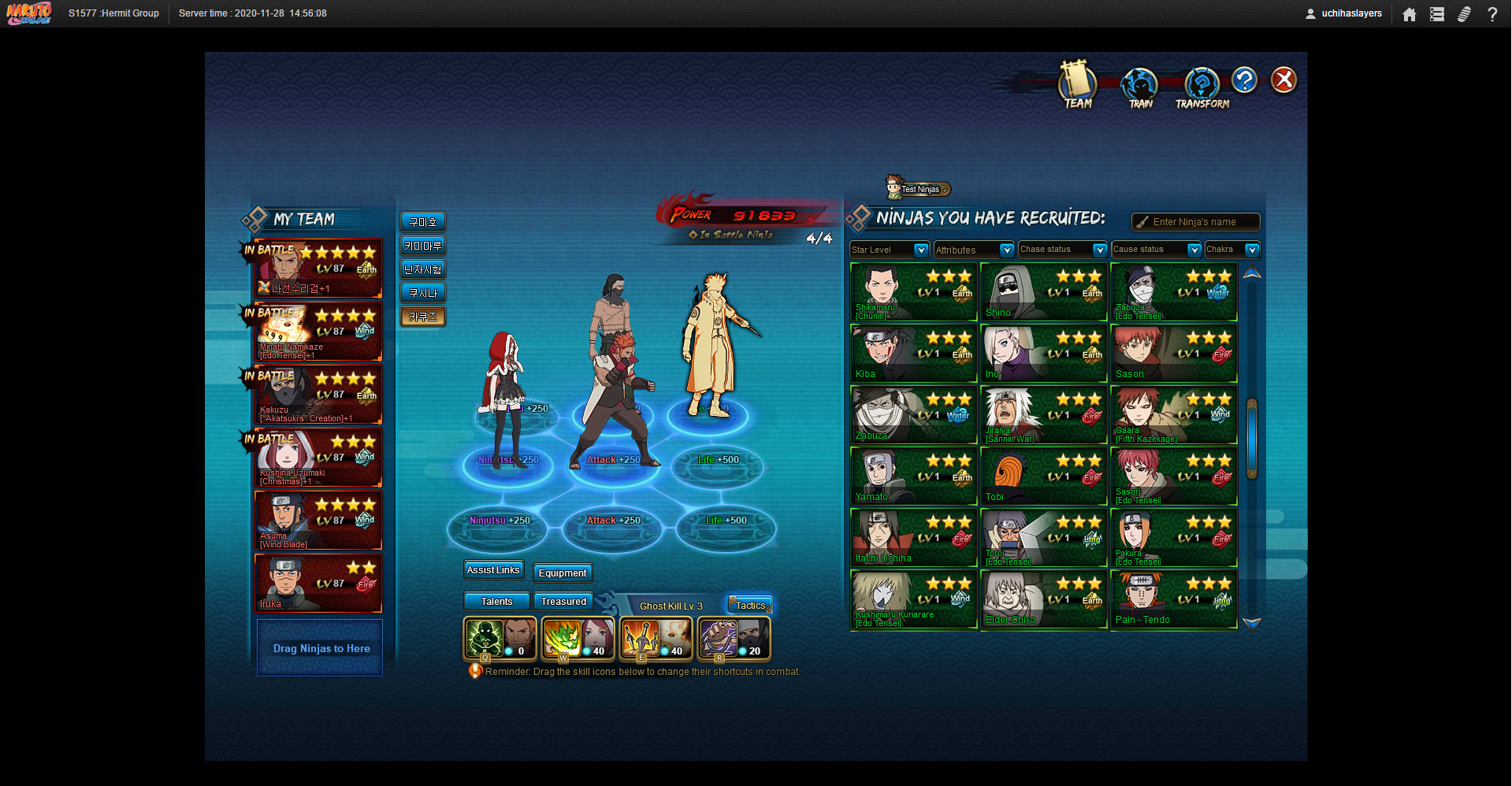Choose the Itachi Uchiha ninja card
Image resolution: width=1512 pixels, height=786 pixels.
pyautogui.click(x=913, y=538)
